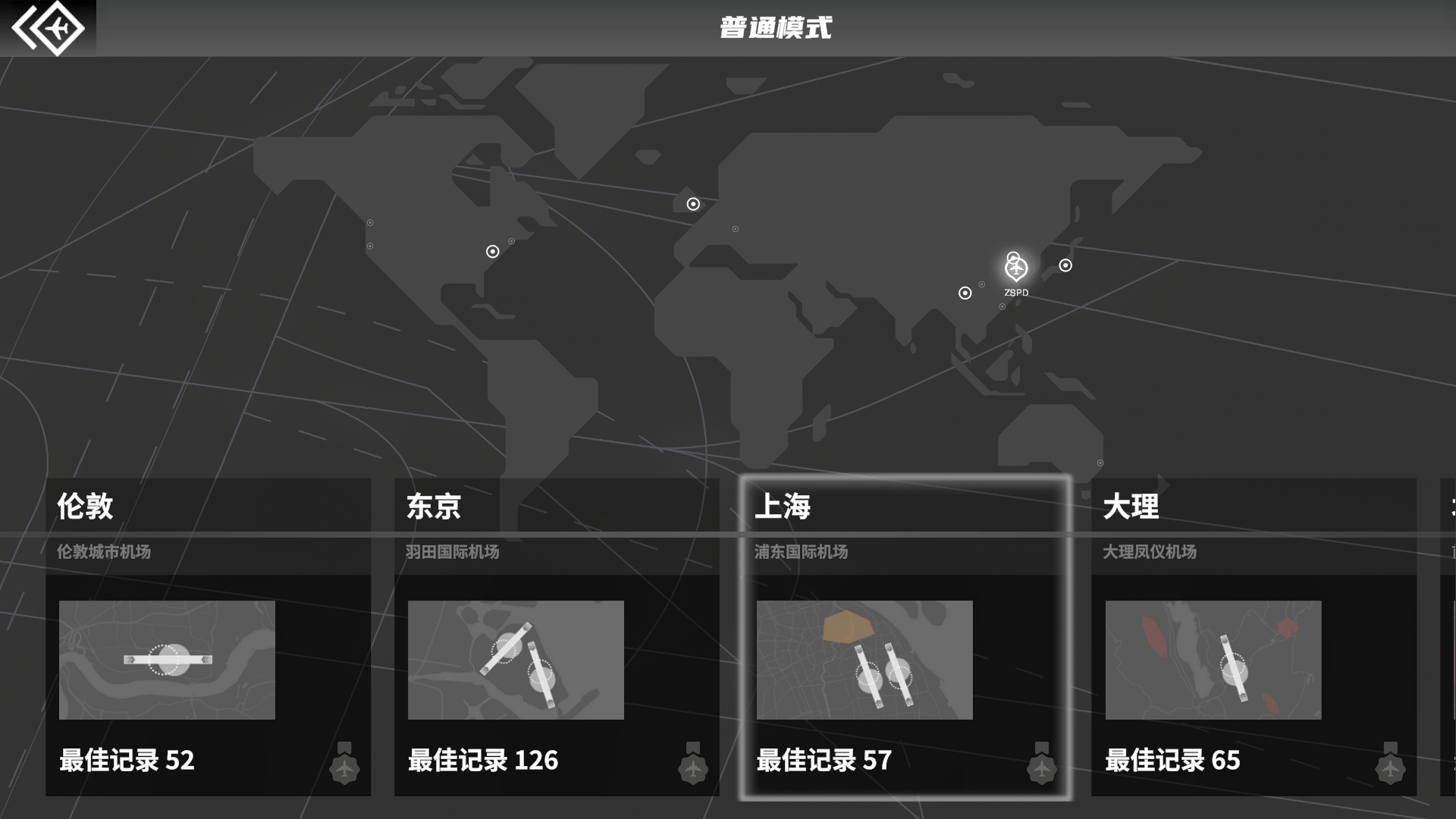Select the ZSPD airport pin on the map
1456x819 pixels.
pos(1016,267)
